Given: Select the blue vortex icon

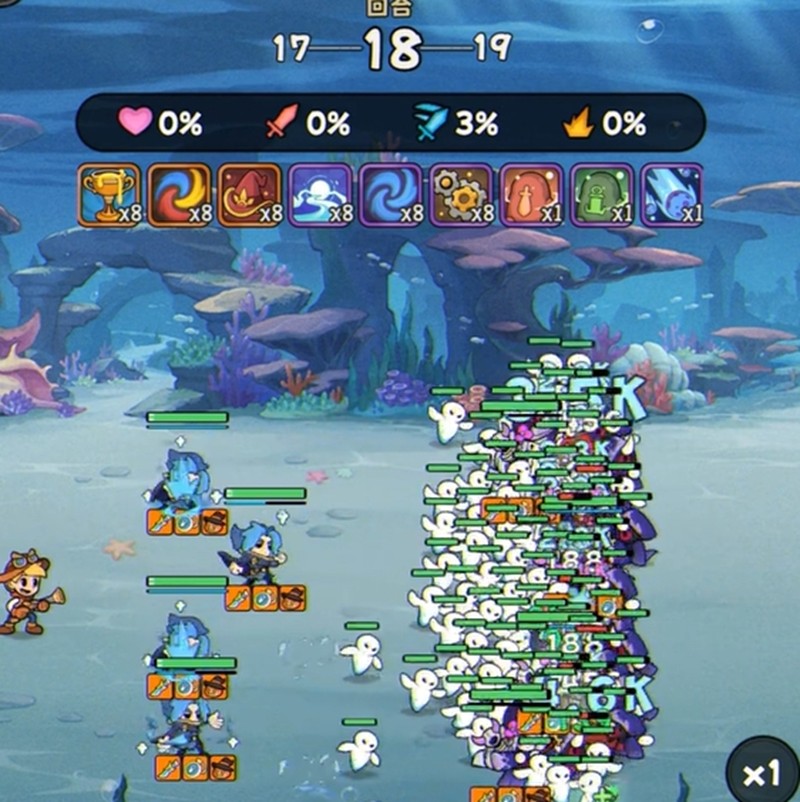Looking at the screenshot, I should [390, 196].
